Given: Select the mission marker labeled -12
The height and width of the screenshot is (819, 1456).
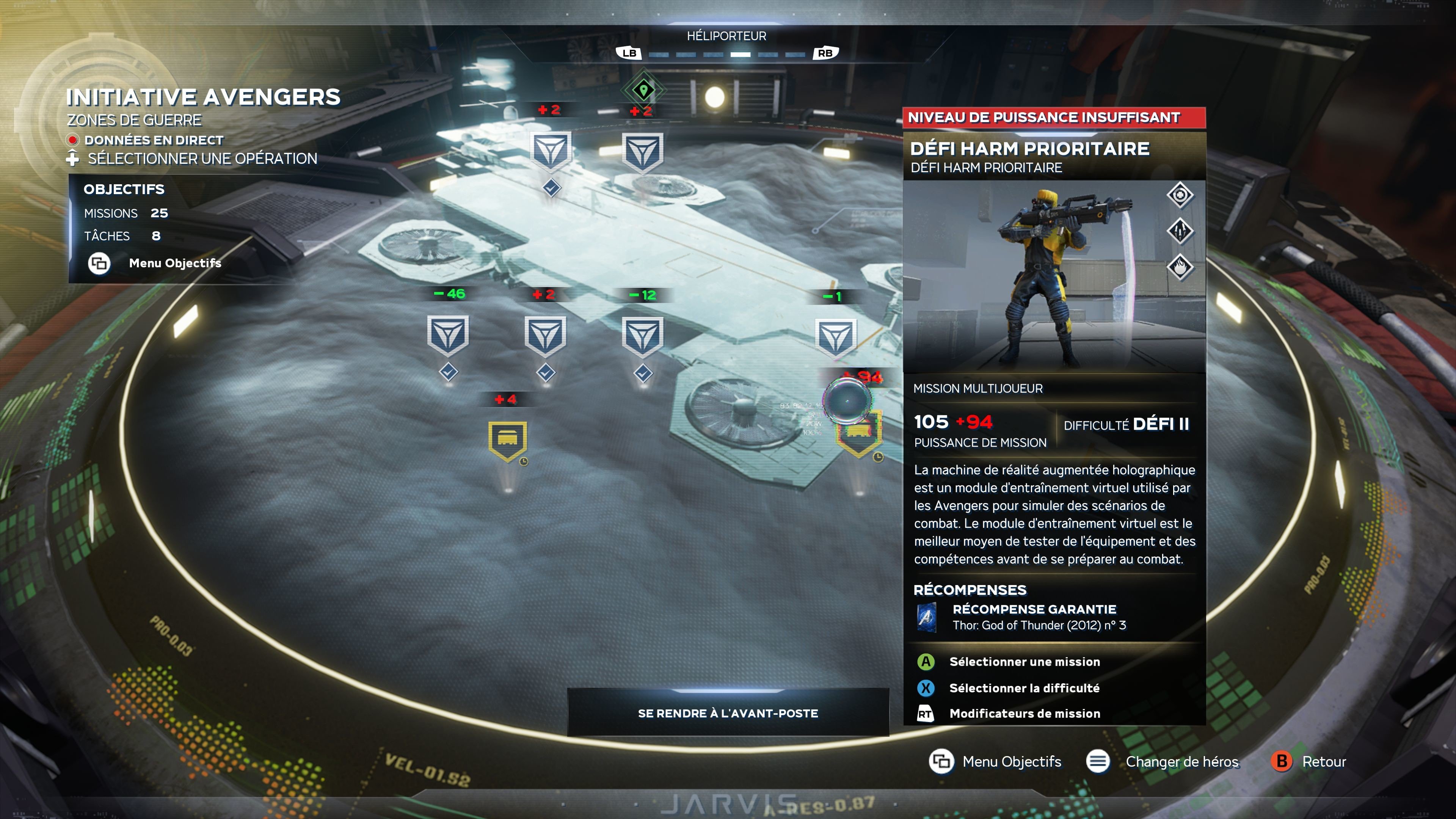Looking at the screenshot, I should pos(642,336).
